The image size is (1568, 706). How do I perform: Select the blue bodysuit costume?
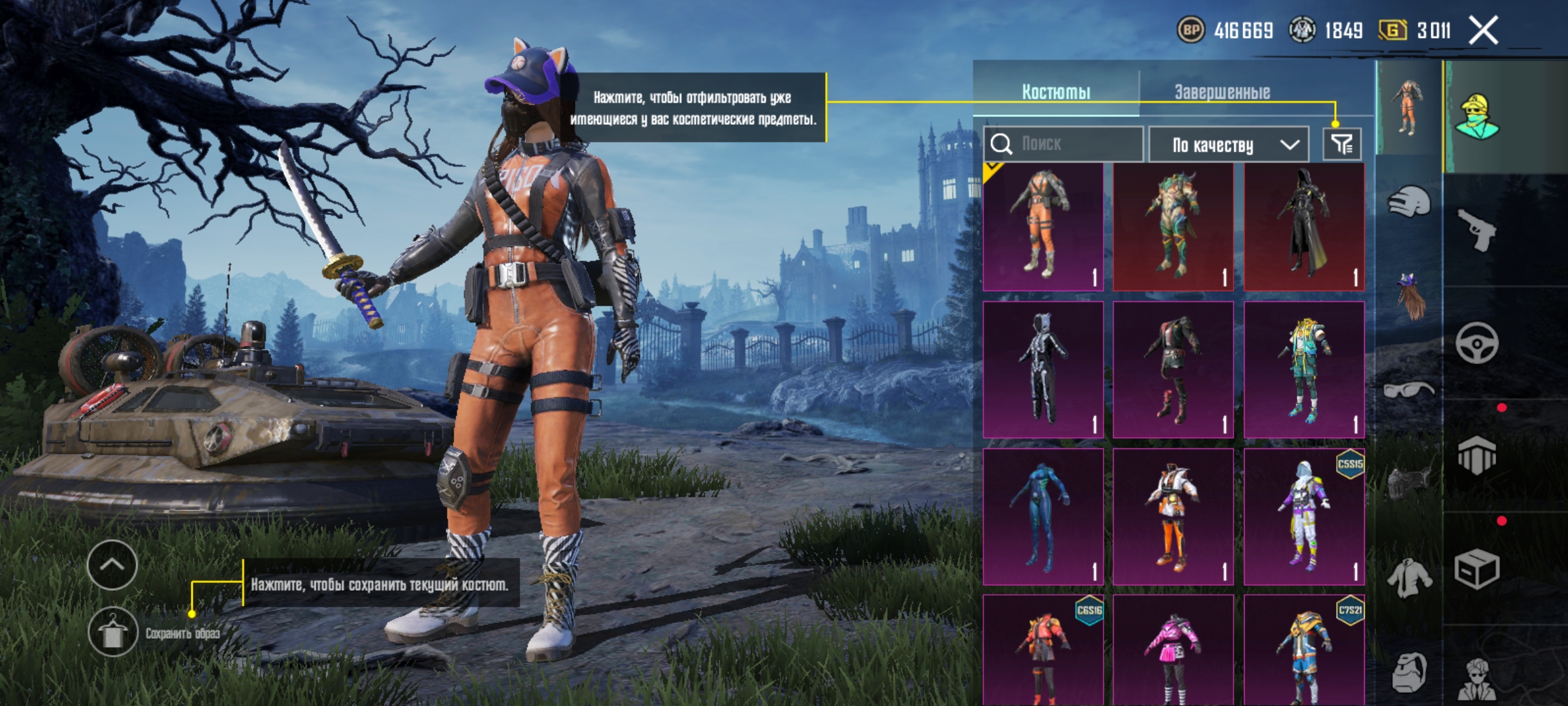[x=1043, y=516]
